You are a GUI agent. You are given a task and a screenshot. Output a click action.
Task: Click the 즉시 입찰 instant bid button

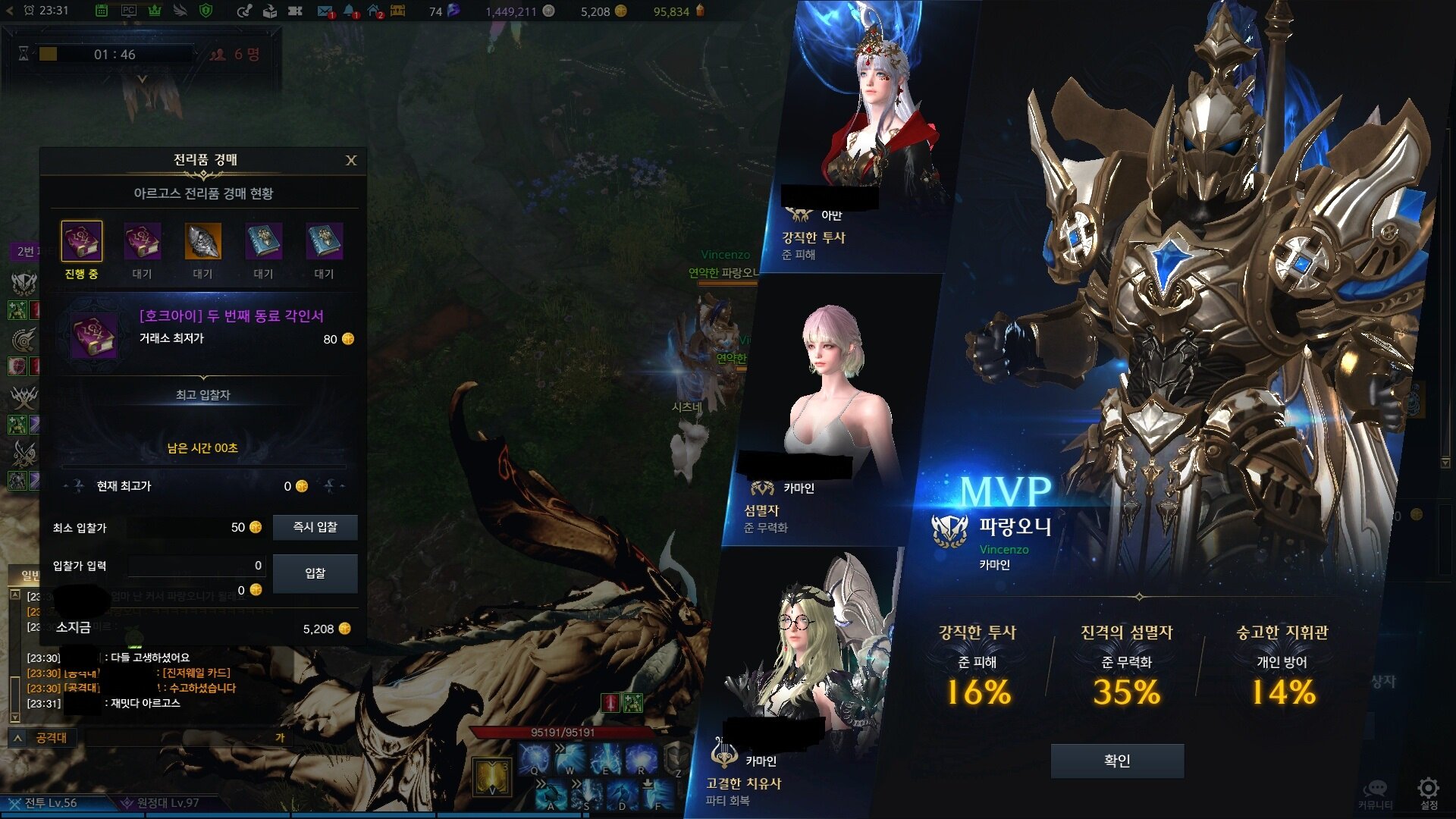tap(315, 527)
